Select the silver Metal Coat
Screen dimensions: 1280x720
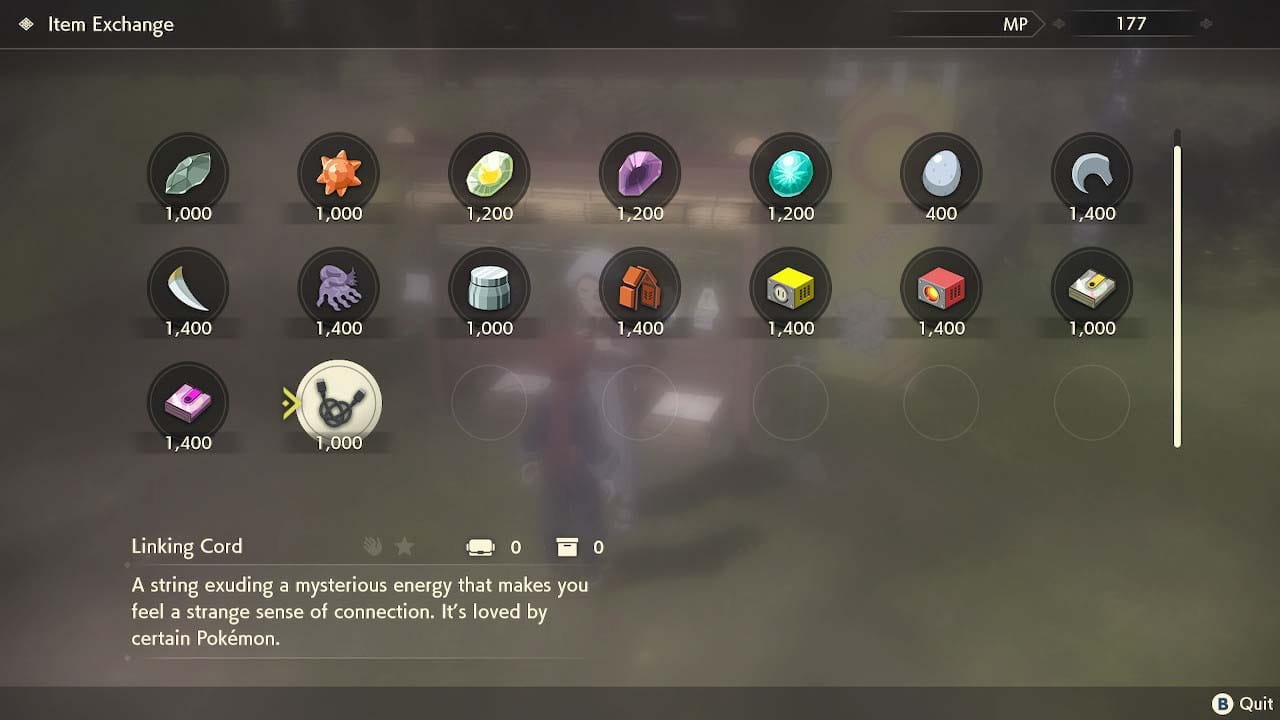489,290
